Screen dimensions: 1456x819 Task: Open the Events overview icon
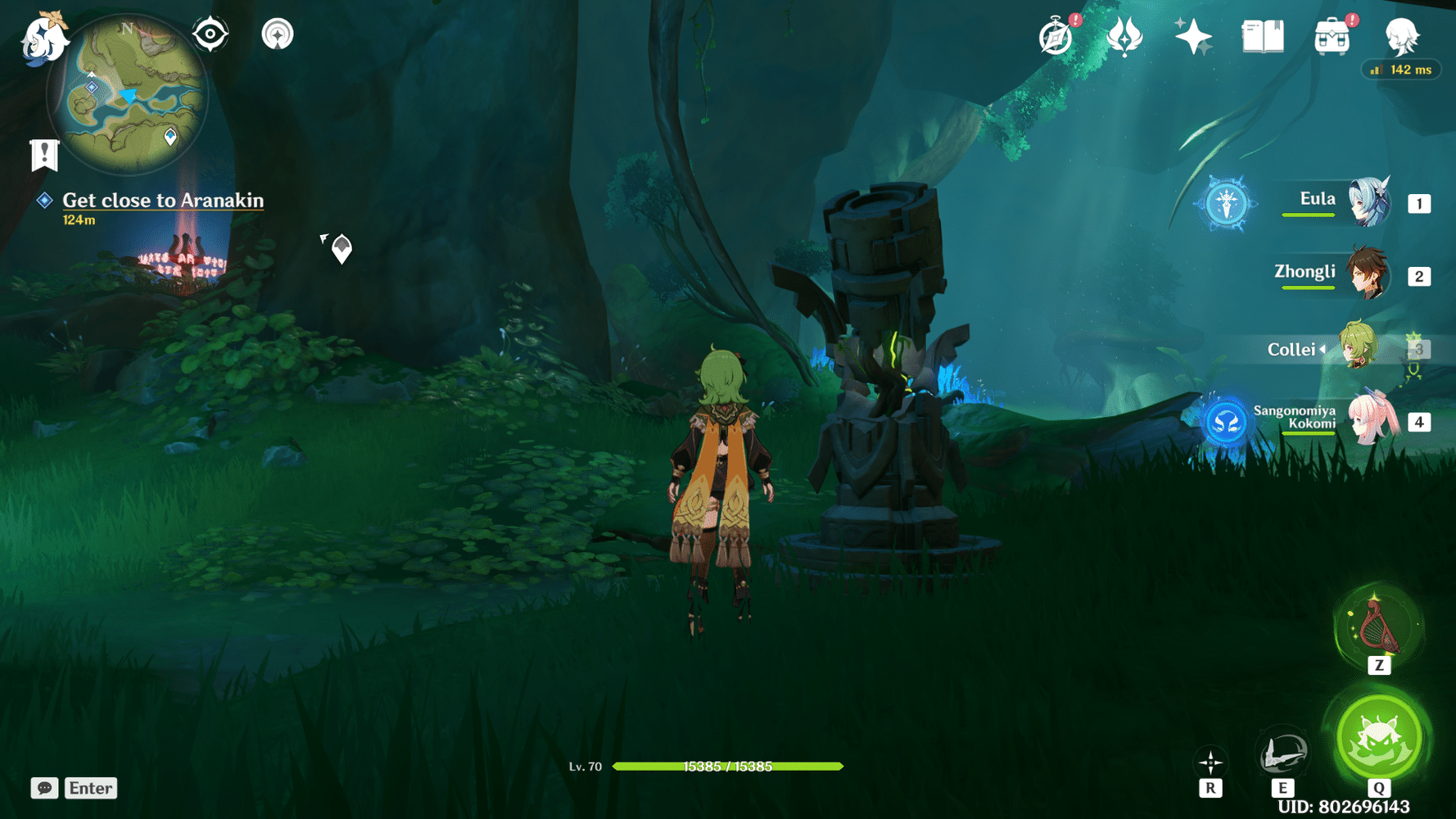[x=1055, y=37]
